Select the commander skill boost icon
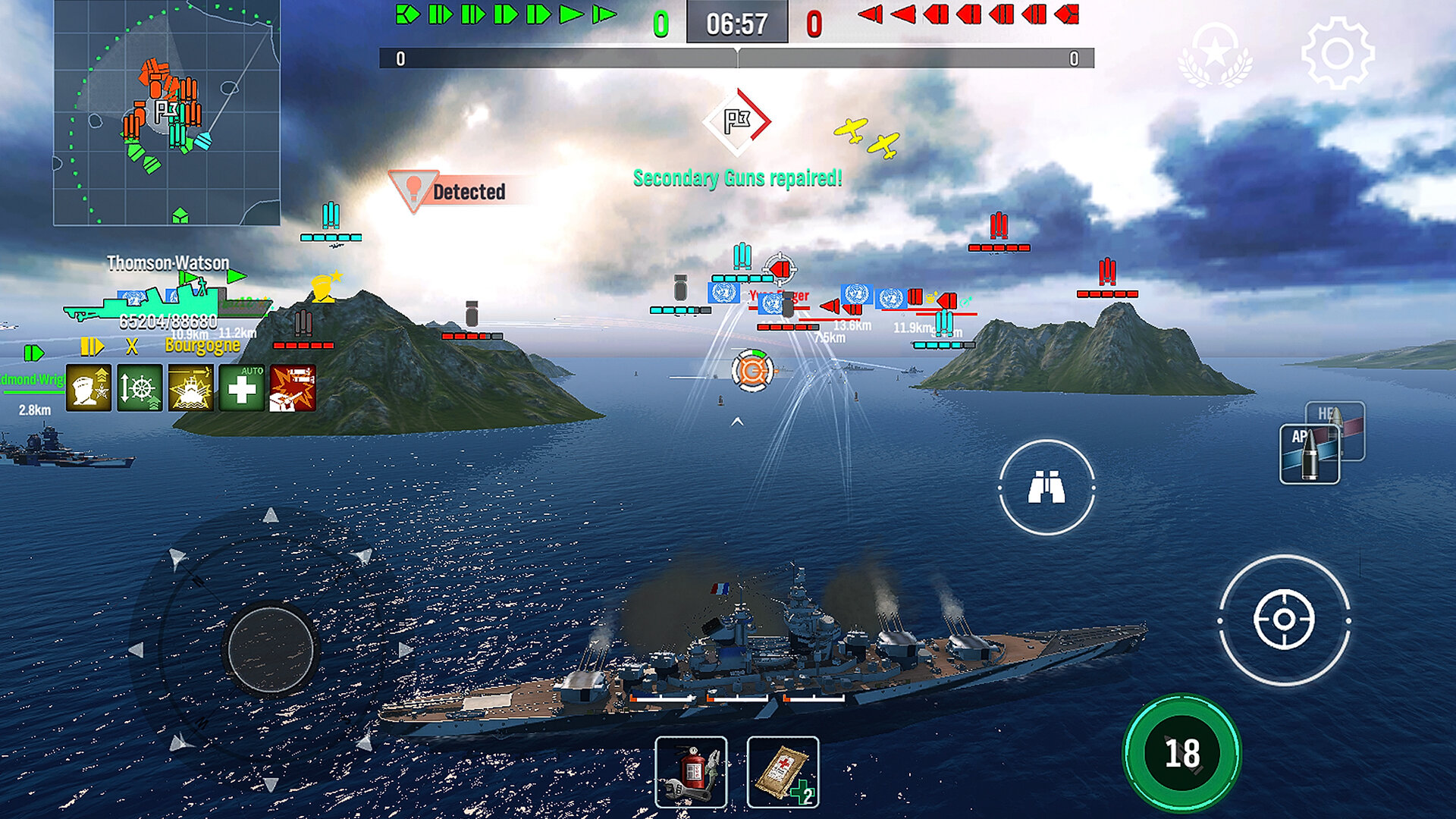 click(x=89, y=388)
